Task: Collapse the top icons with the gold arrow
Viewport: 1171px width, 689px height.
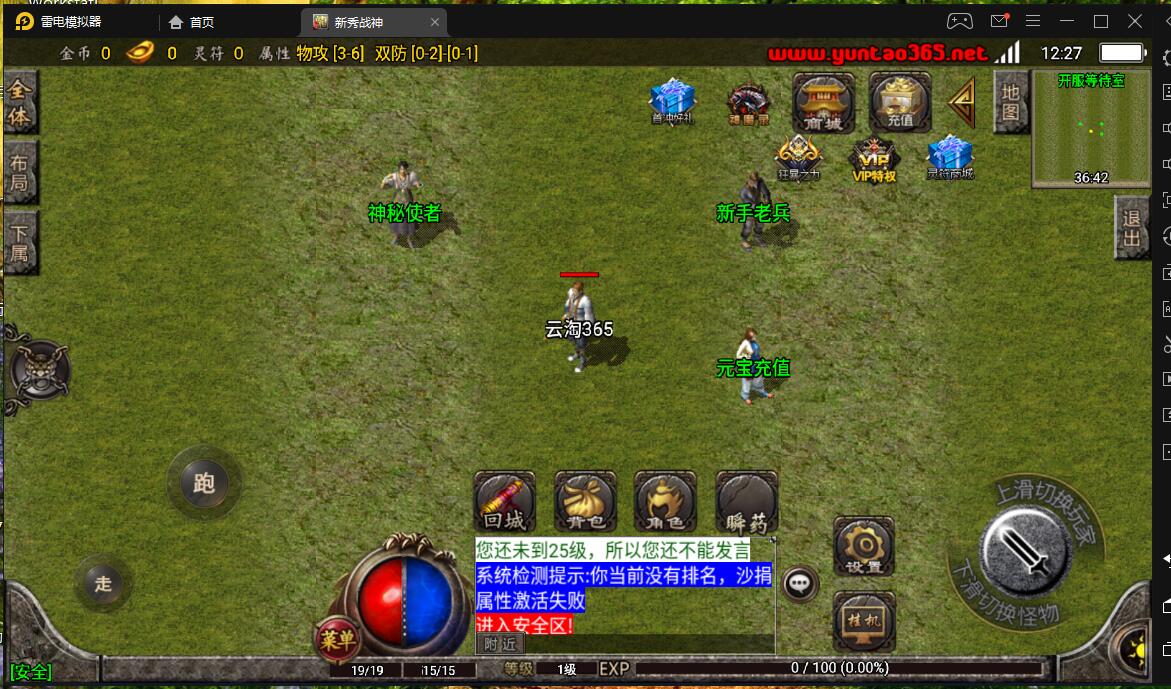Action: (962, 102)
